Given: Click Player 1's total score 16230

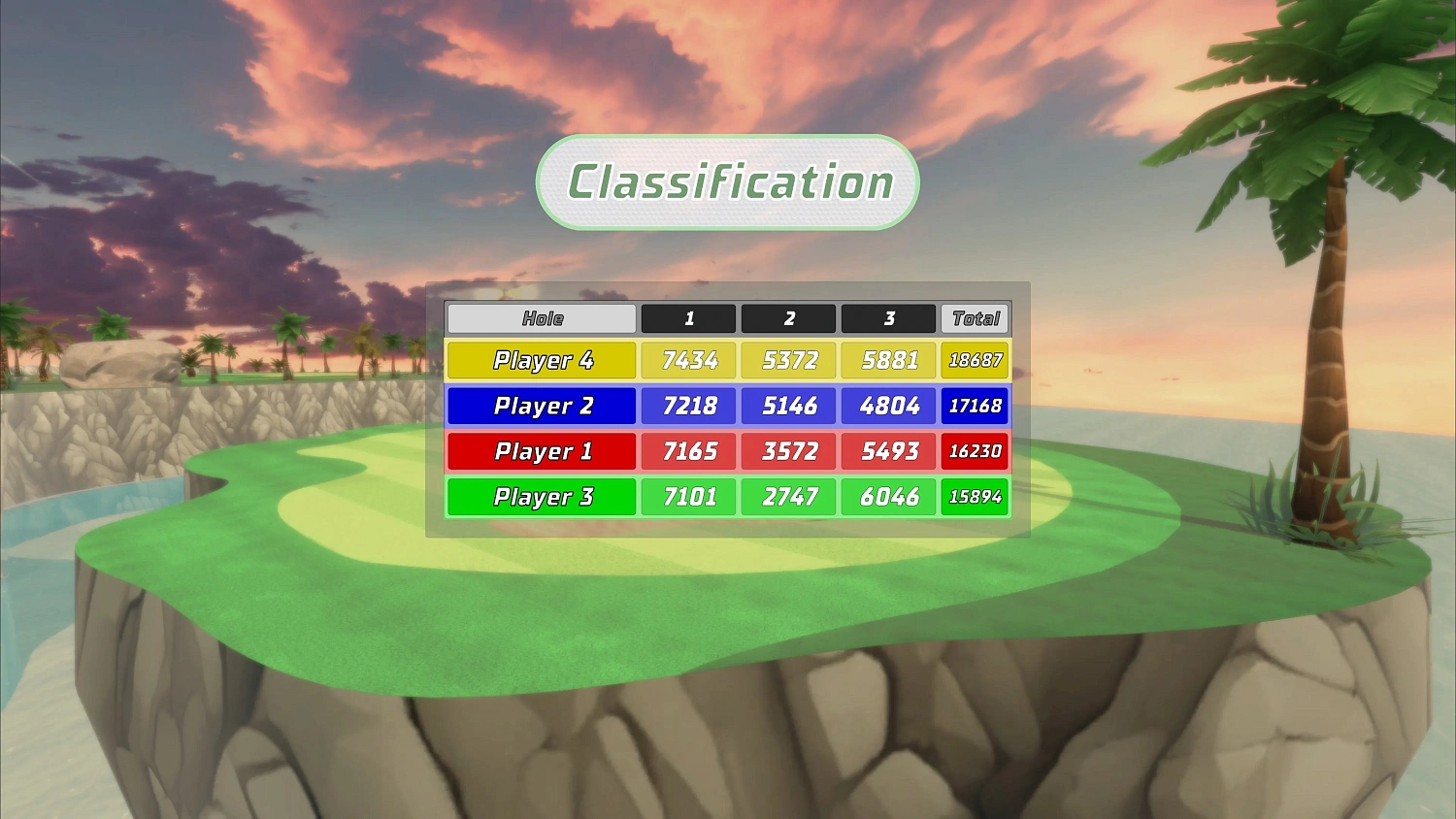Looking at the screenshot, I should pos(976,451).
